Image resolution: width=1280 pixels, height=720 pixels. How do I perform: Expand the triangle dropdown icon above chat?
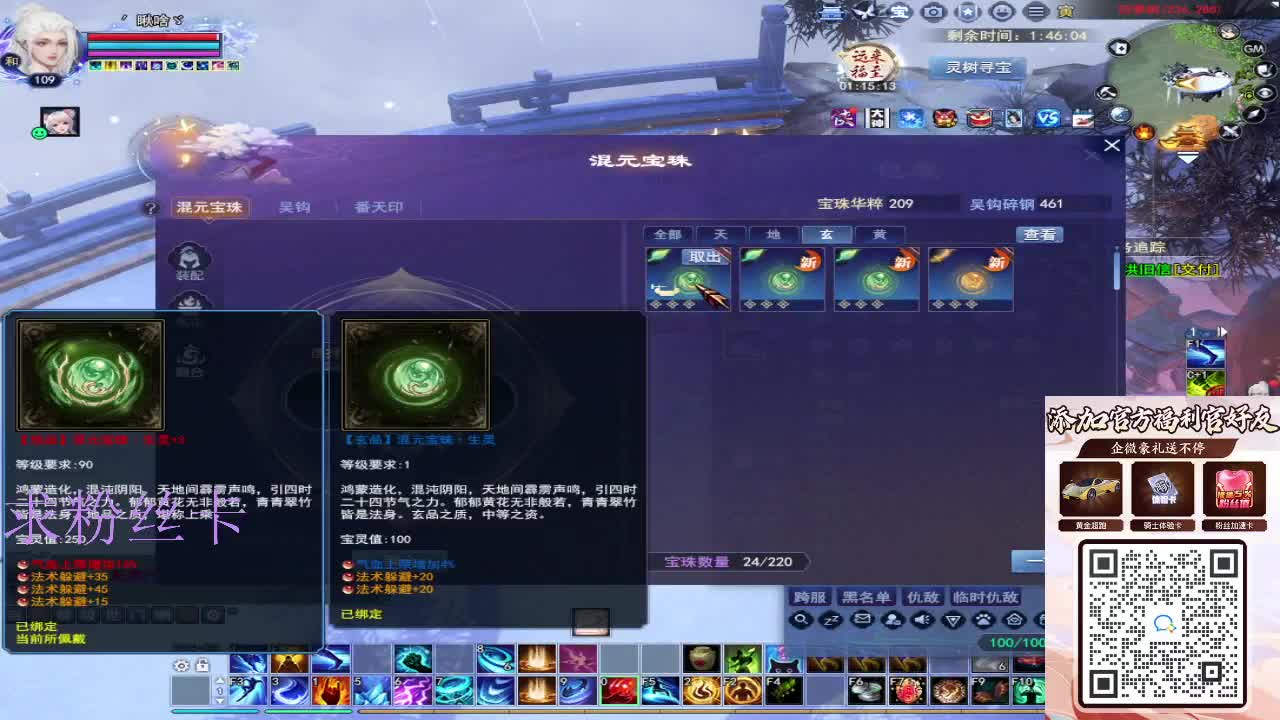[x=952, y=620]
